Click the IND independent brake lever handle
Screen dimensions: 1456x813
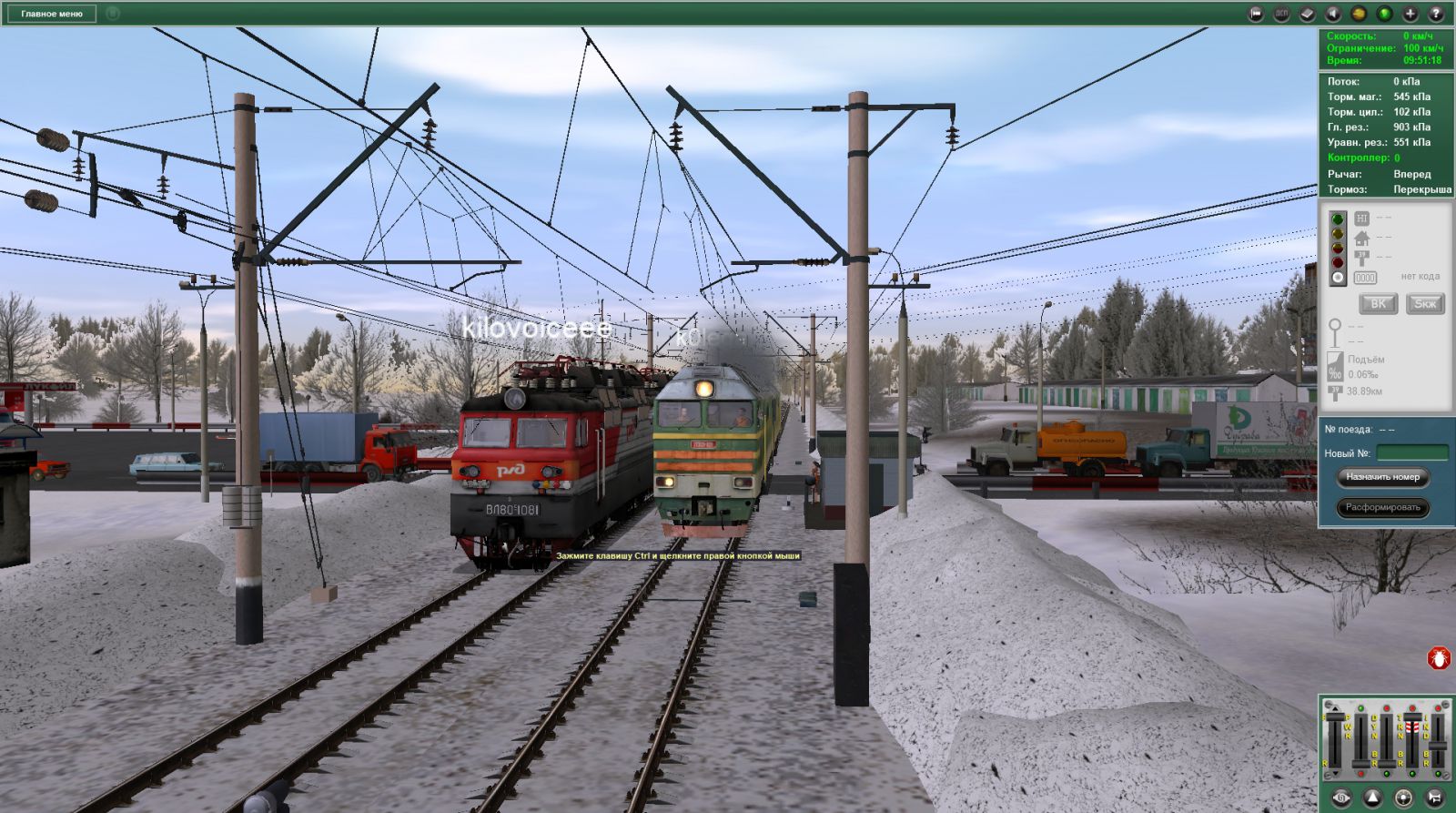[1439, 747]
